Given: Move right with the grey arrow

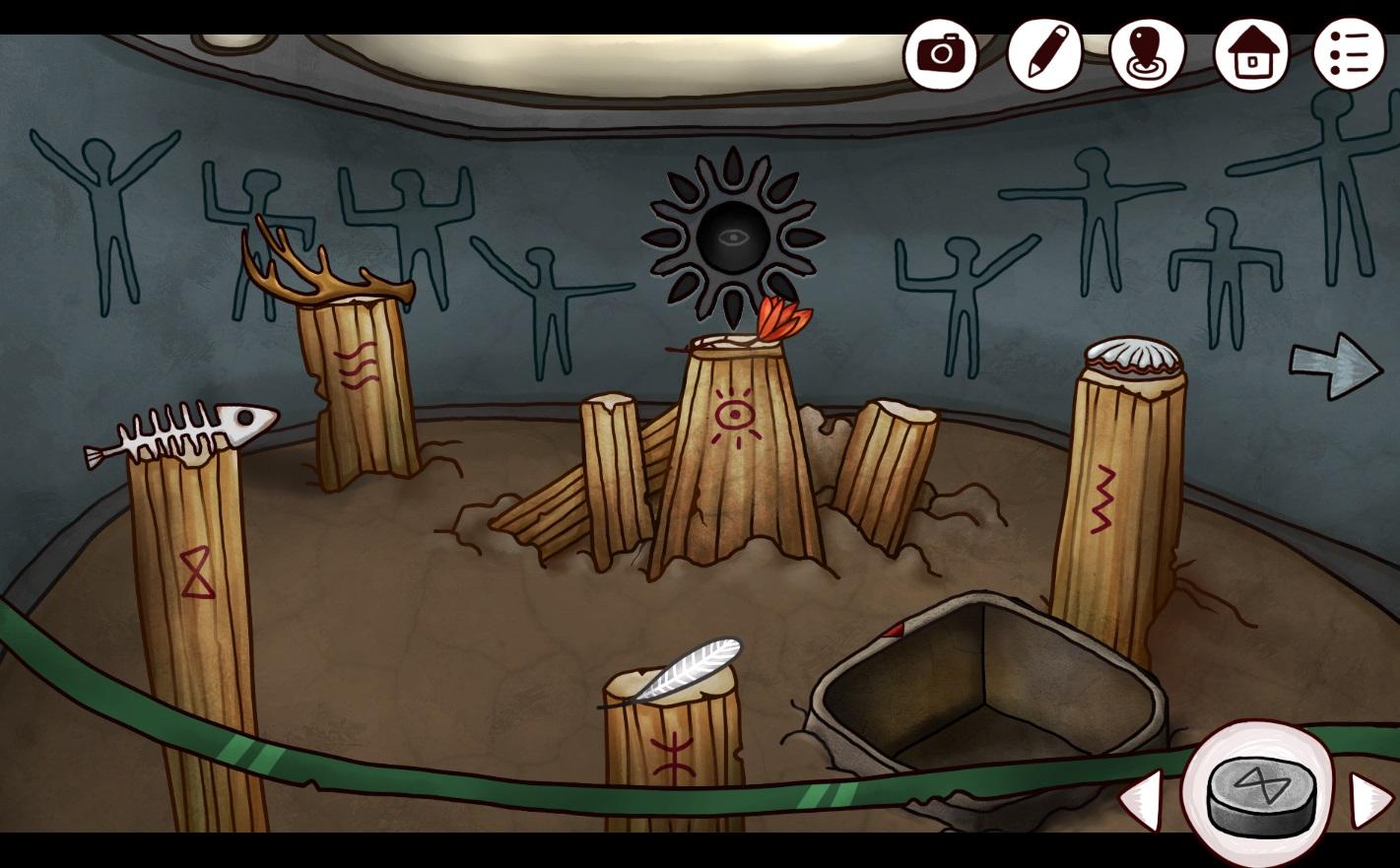Looking at the screenshot, I should coord(1336,367).
